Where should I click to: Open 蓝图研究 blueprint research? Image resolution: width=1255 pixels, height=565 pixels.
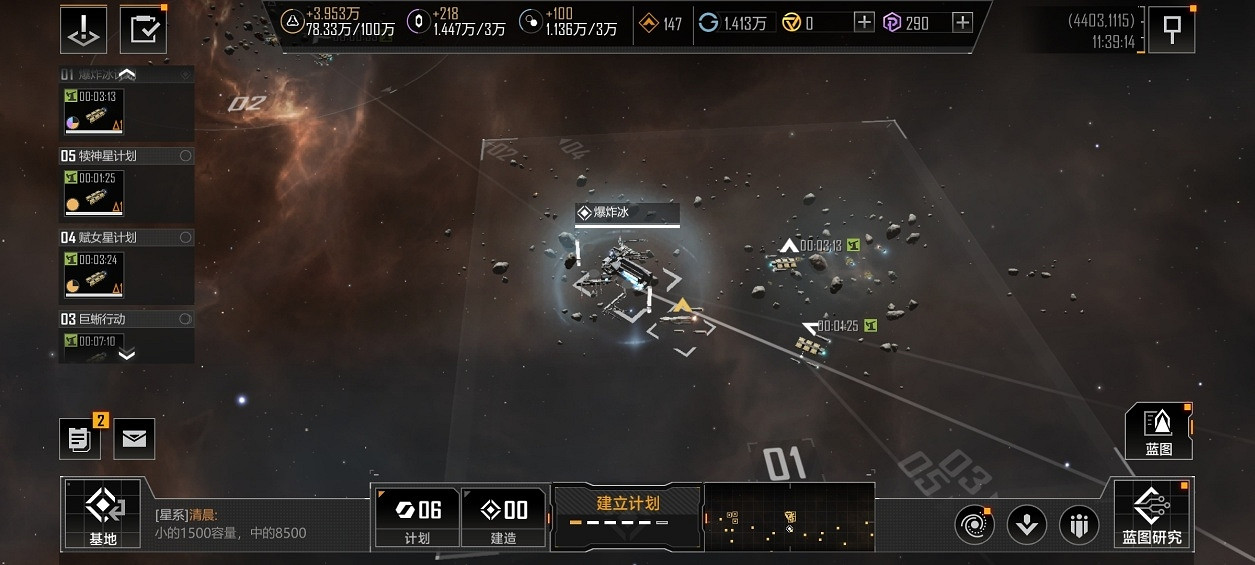tap(1151, 514)
